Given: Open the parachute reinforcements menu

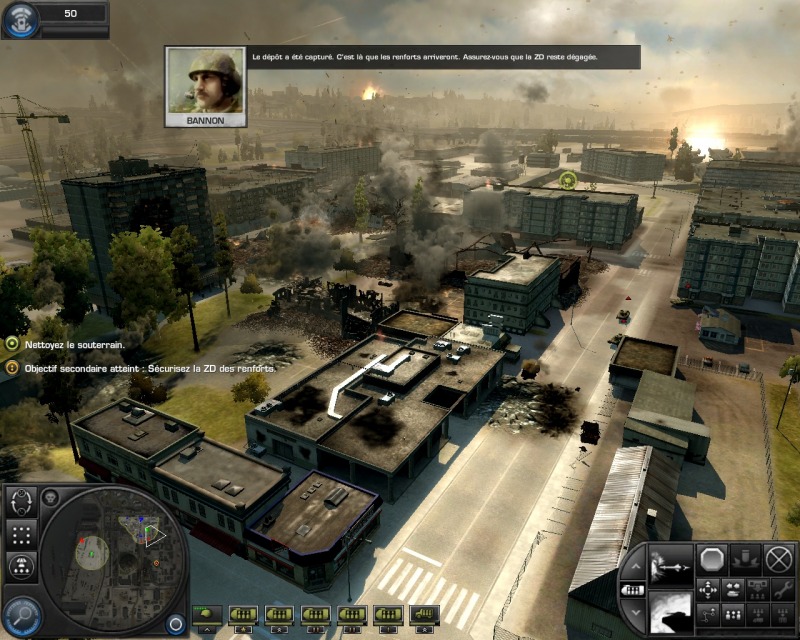Looking at the screenshot, I should [x=21, y=567].
